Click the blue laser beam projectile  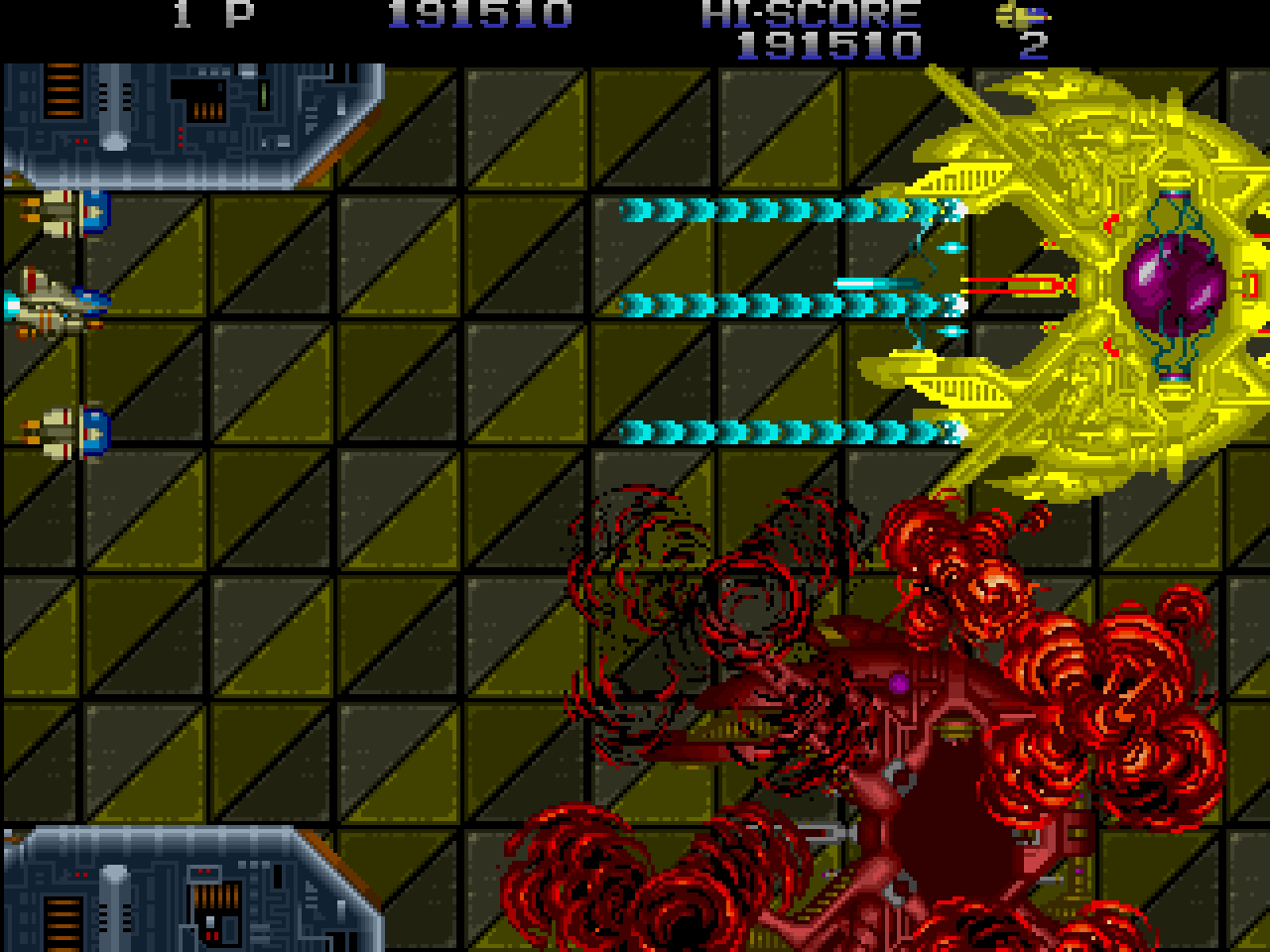[873, 283]
